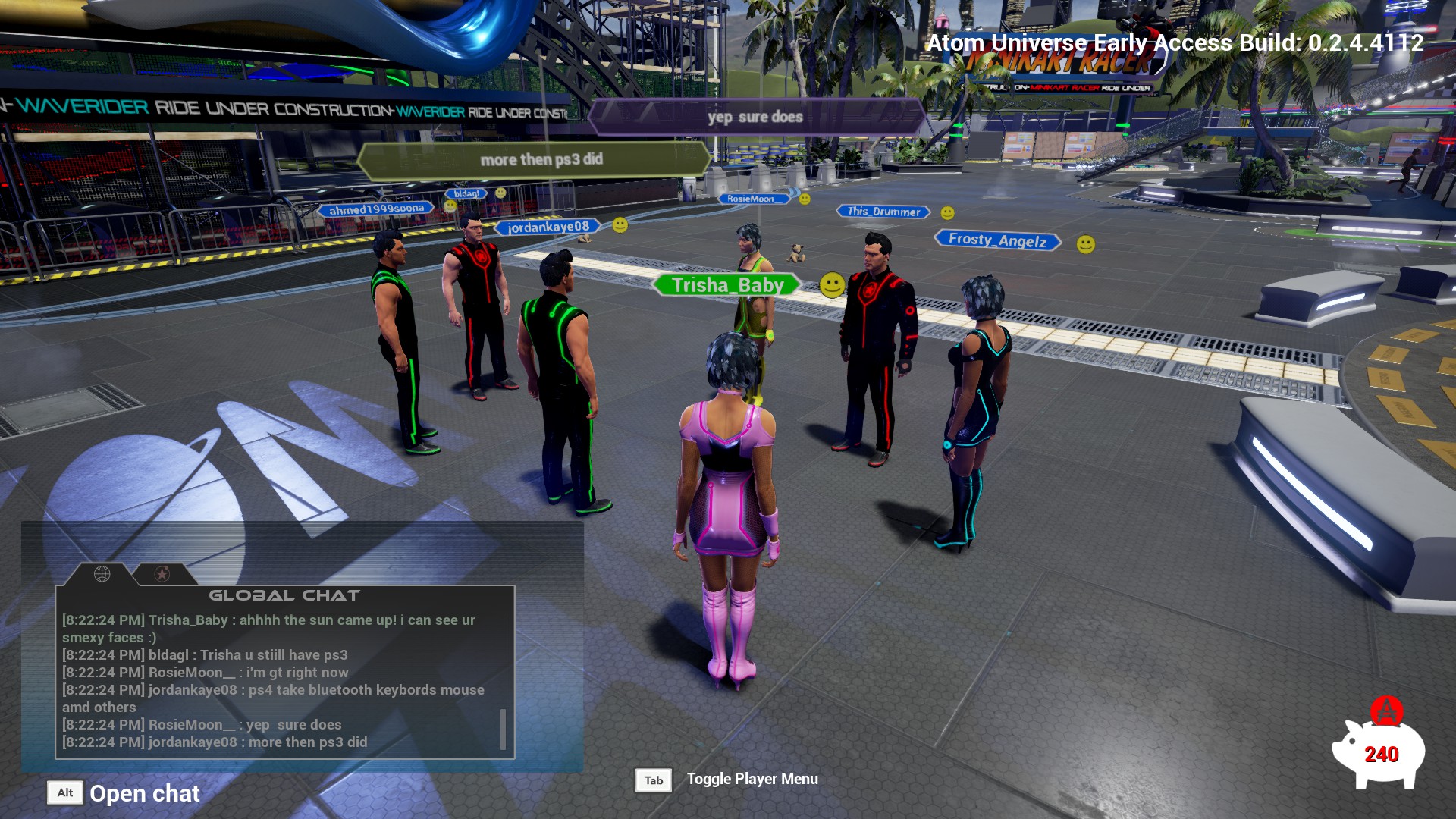Select the Frosty_Angelz name tag
This screenshot has height=819, width=1456.
(x=996, y=240)
